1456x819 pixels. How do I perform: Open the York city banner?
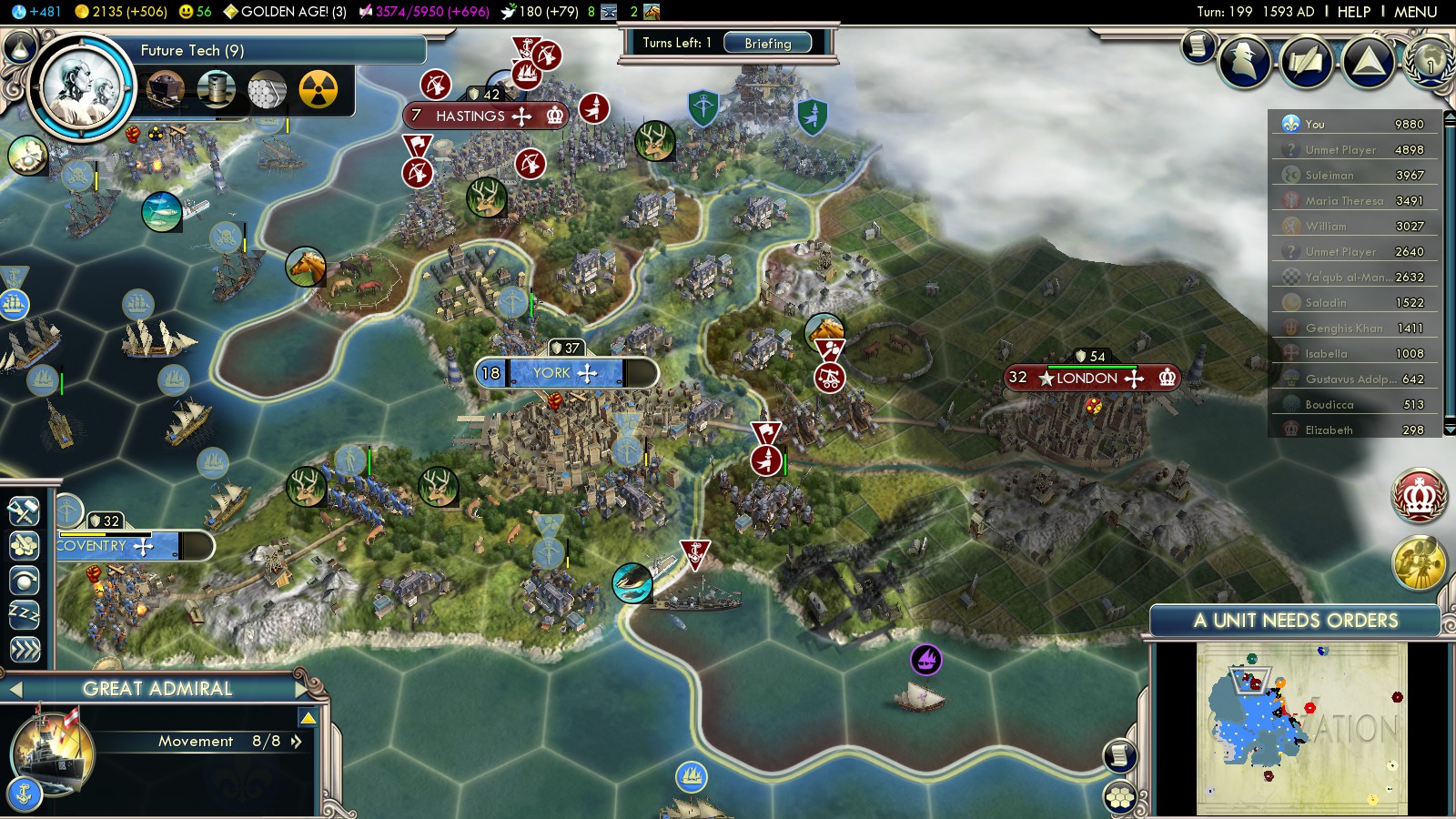point(564,373)
